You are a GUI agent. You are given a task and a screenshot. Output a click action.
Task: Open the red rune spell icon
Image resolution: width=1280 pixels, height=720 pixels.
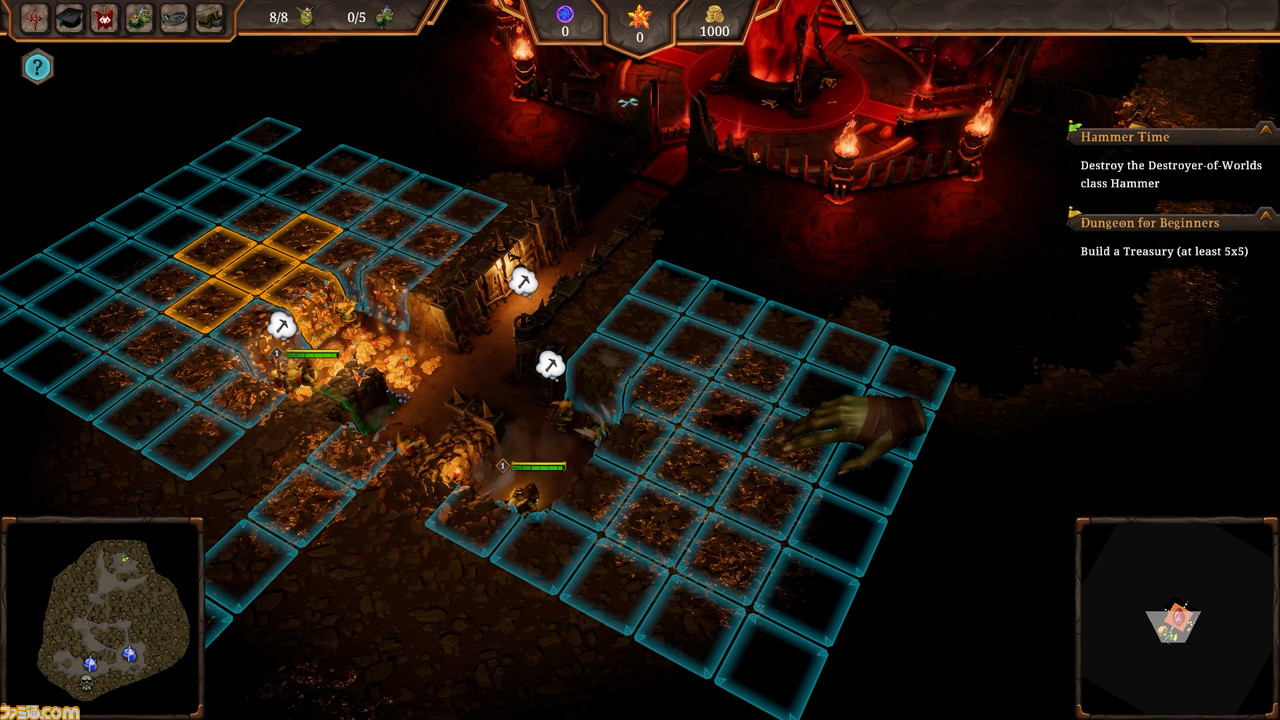pyautogui.click(x=35, y=18)
